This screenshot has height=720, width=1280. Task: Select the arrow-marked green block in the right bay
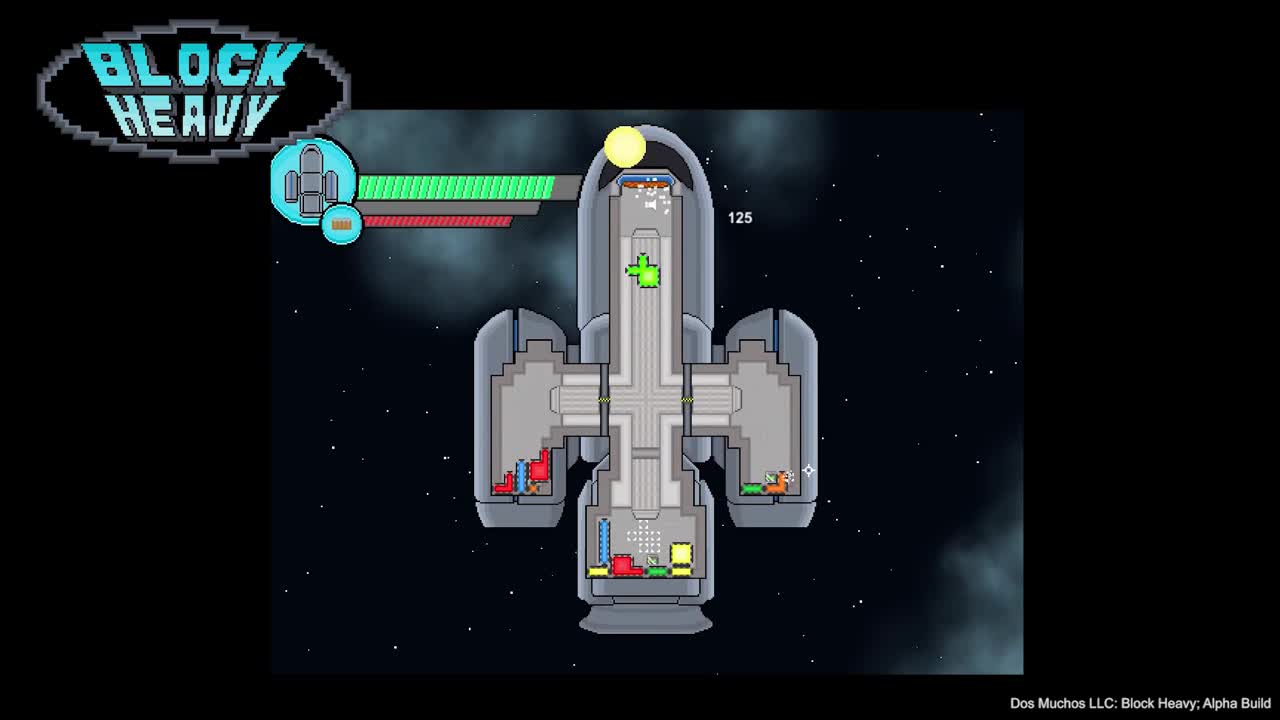(x=750, y=490)
